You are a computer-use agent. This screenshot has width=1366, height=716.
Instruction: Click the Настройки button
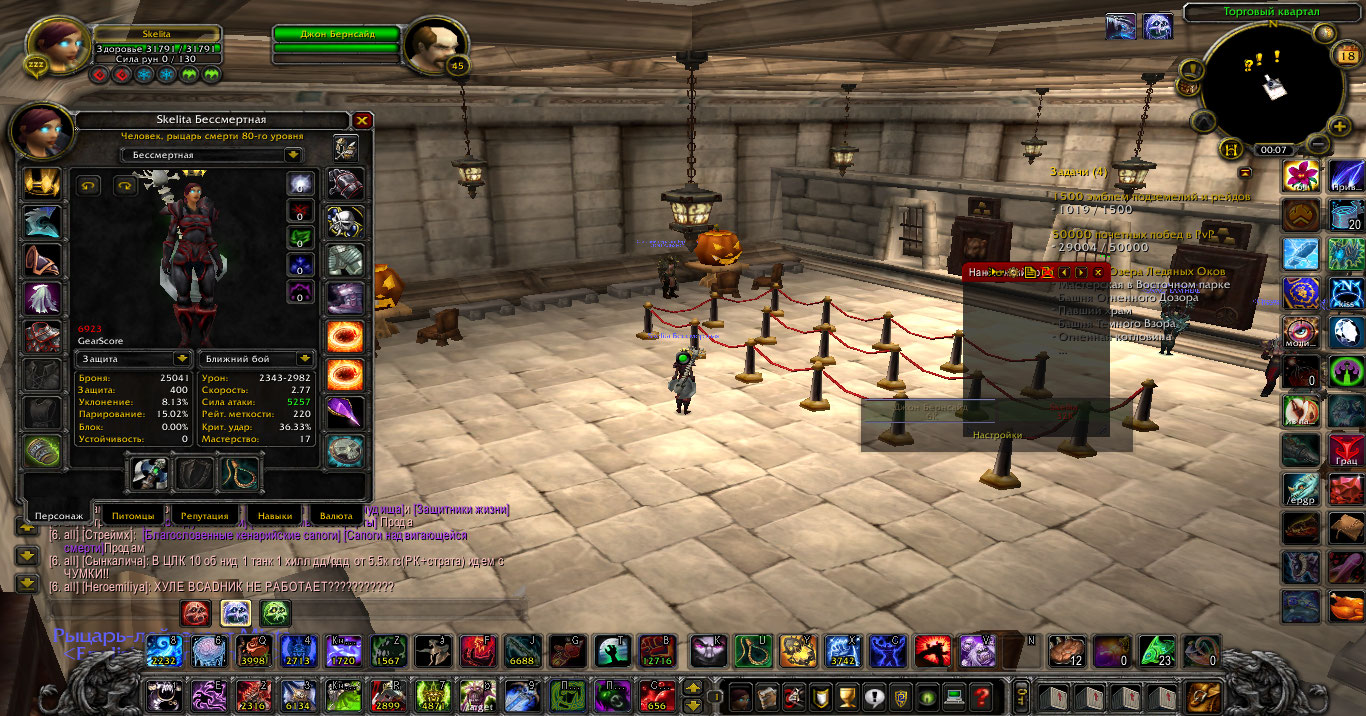click(997, 435)
